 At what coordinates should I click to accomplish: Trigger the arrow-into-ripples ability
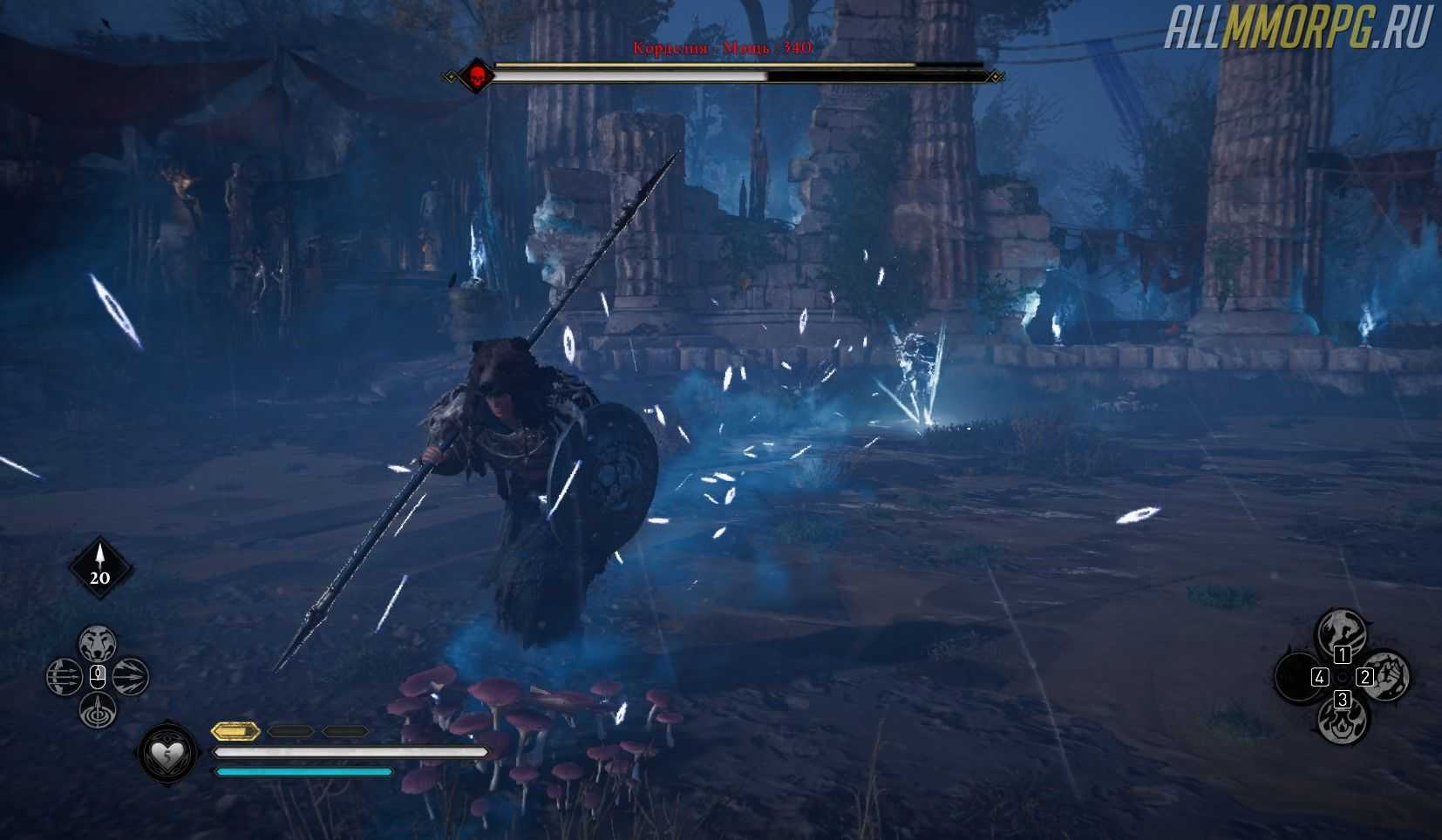(98, 710)
